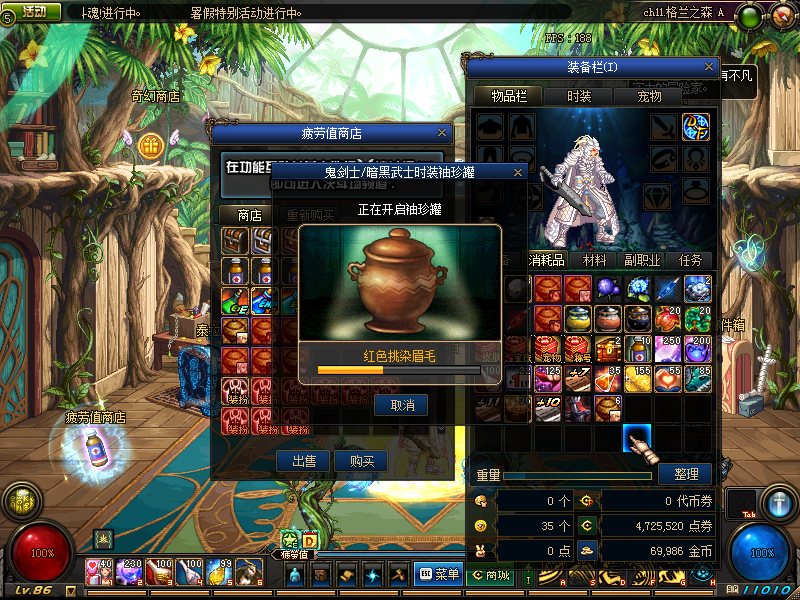Switch to the 商店 shop tab

249,214
